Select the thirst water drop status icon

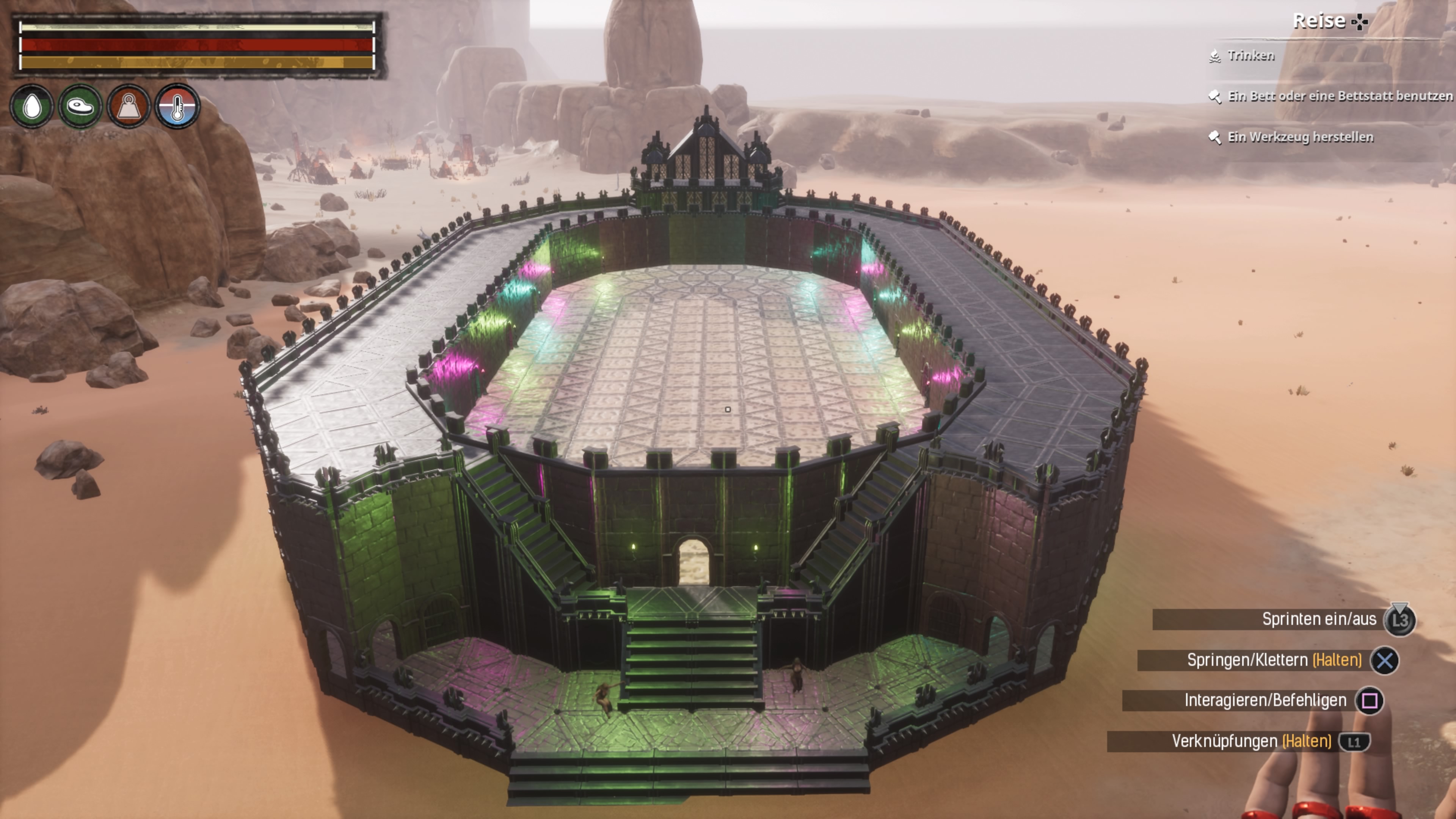[x=32, y=106]
